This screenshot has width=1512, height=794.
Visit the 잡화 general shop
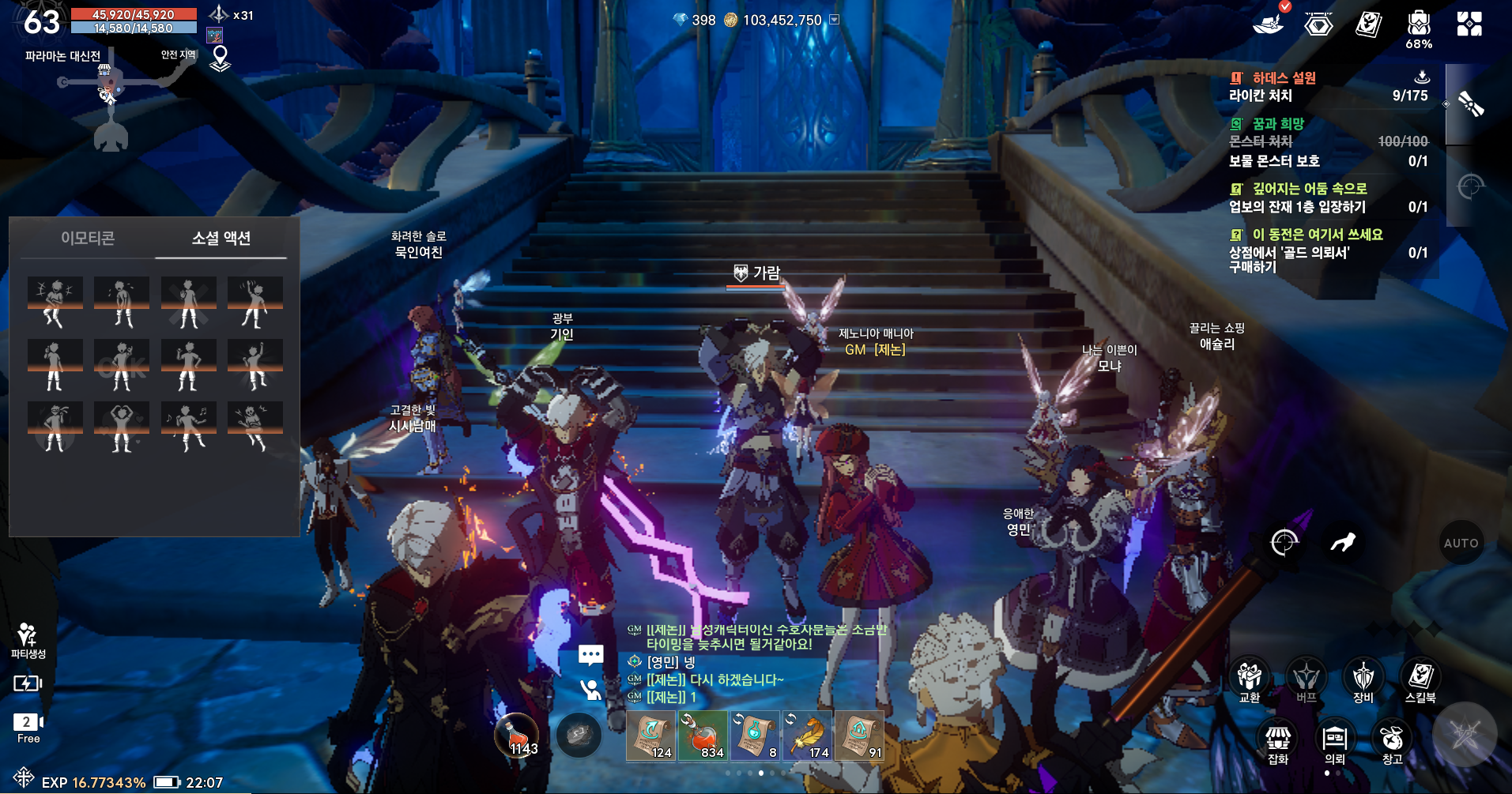point(1278,743)
